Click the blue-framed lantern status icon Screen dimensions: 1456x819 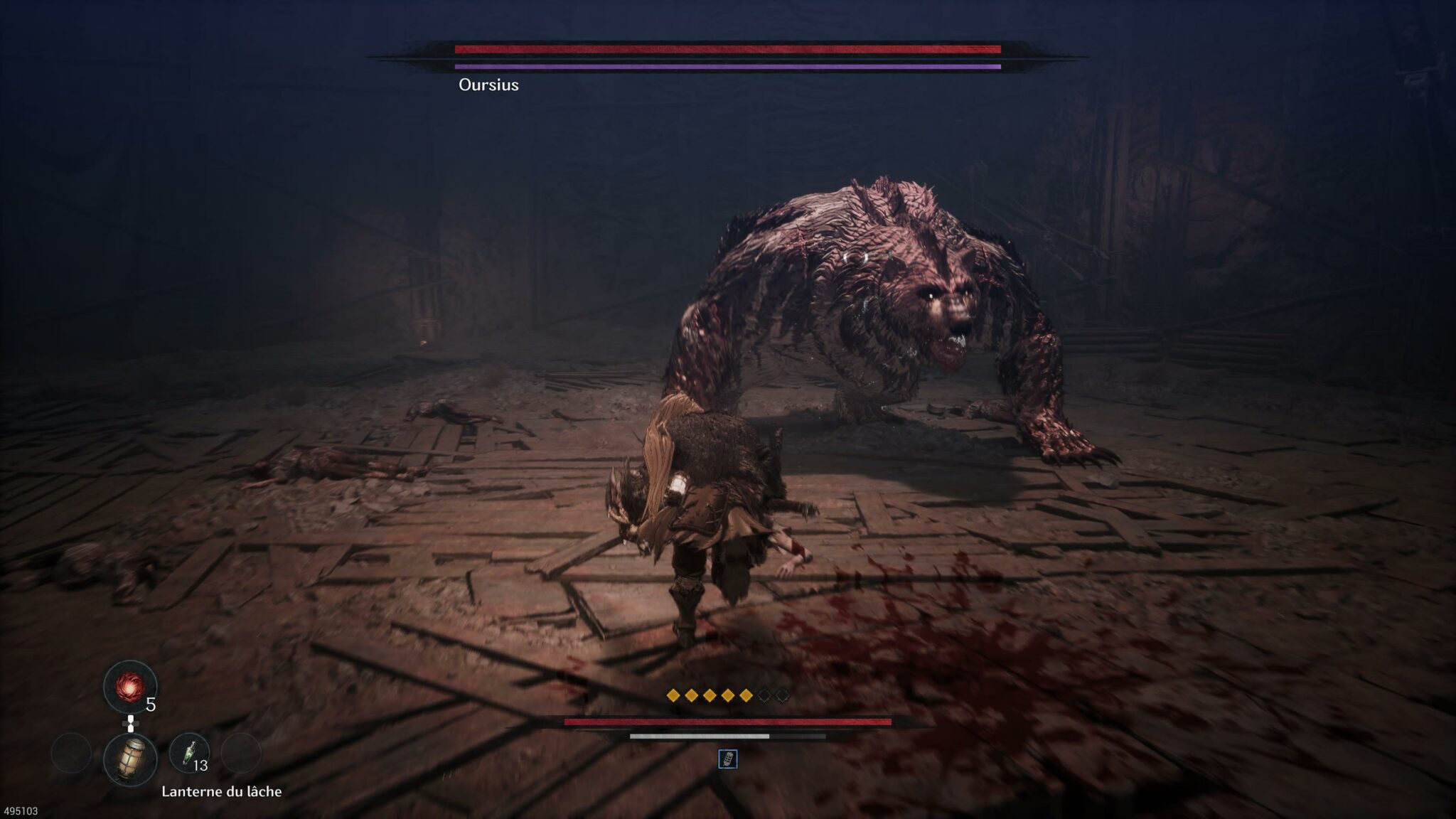(x=728, y=759)
